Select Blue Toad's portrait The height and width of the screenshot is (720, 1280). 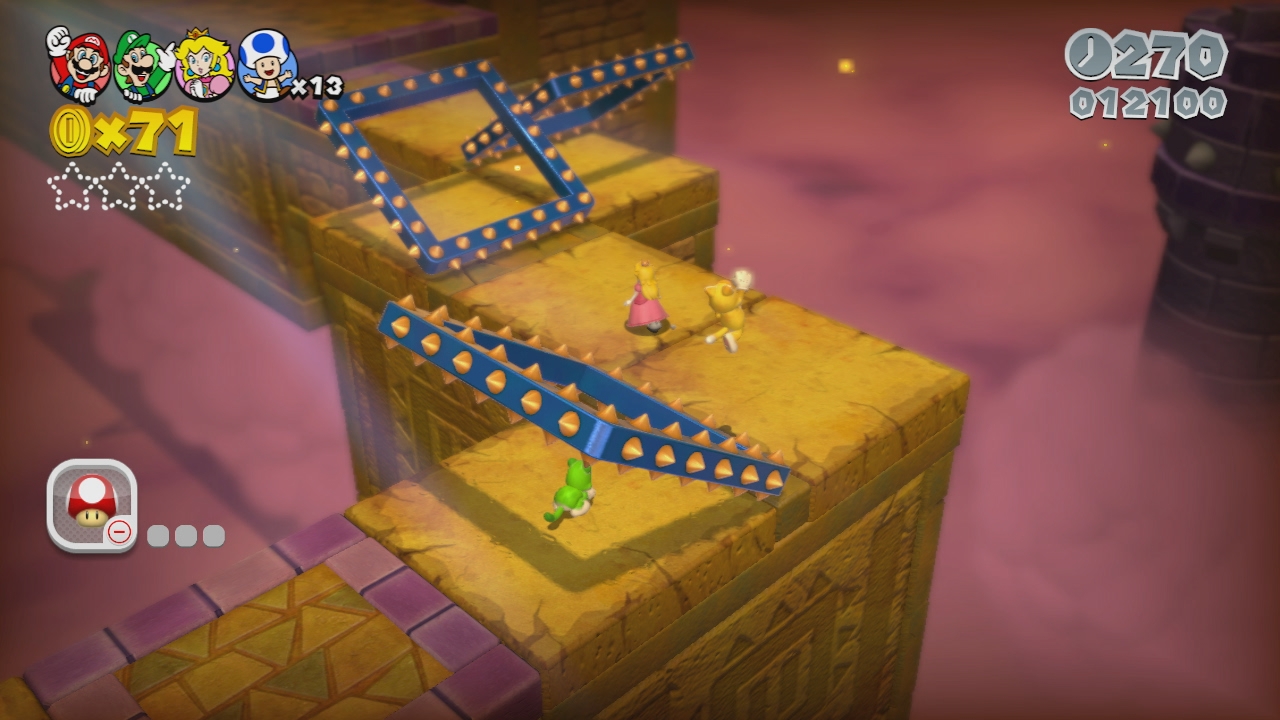[266, 65]
